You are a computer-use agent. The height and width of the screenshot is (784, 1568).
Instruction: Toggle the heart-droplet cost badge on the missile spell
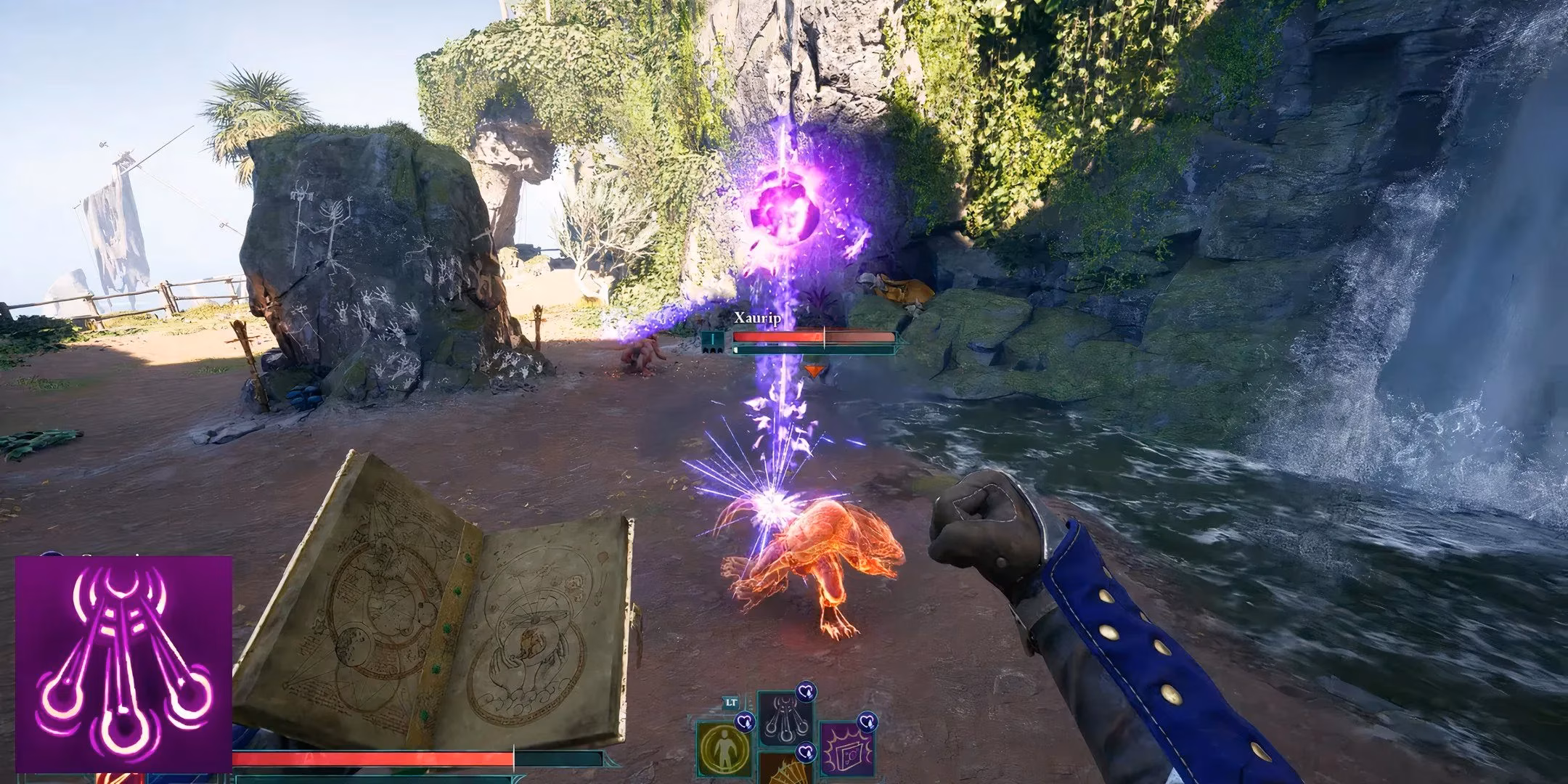pyautogui.click(x=805, y=692)
